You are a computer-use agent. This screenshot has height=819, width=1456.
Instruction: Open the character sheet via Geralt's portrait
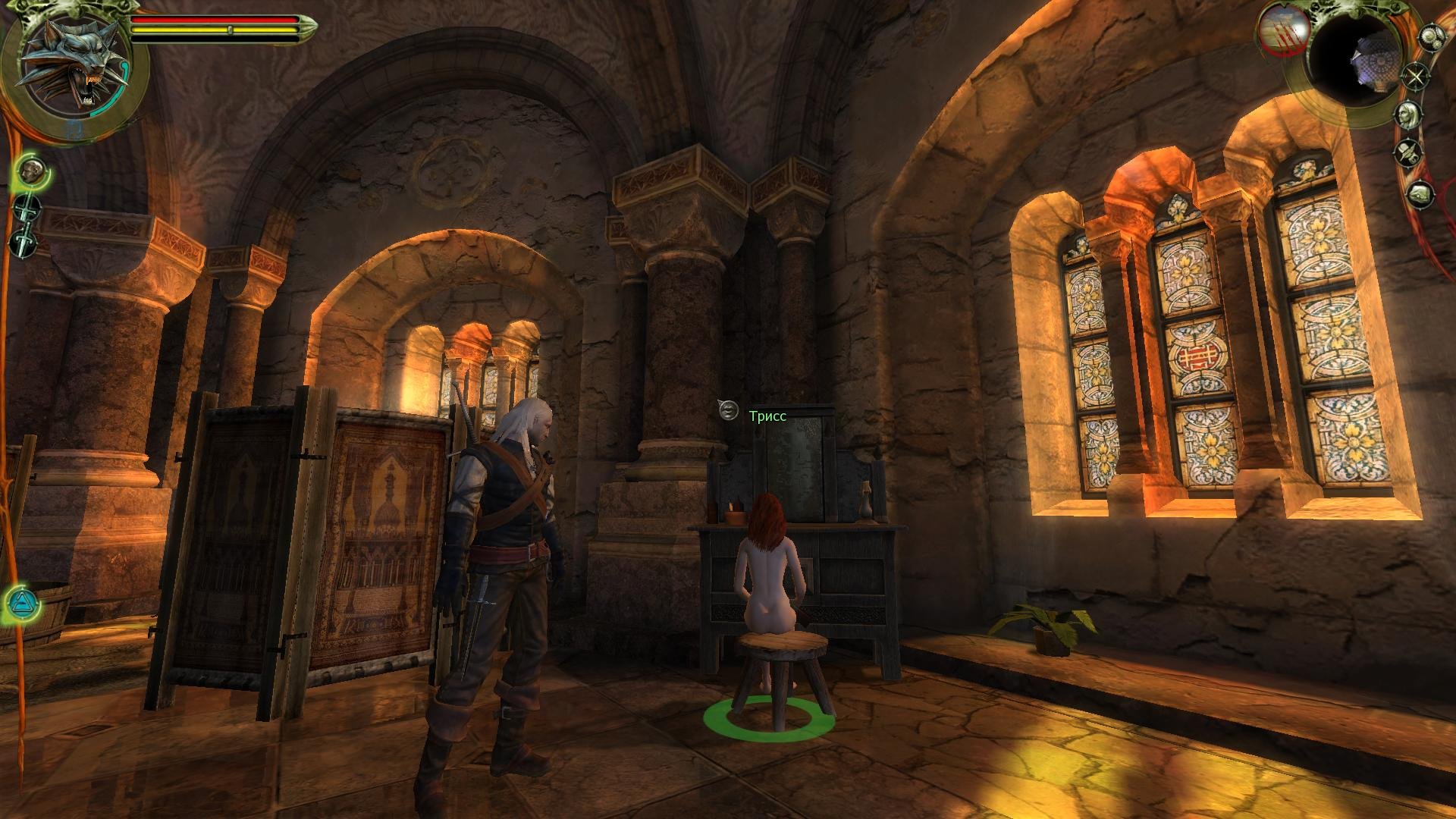[1409, 115]
